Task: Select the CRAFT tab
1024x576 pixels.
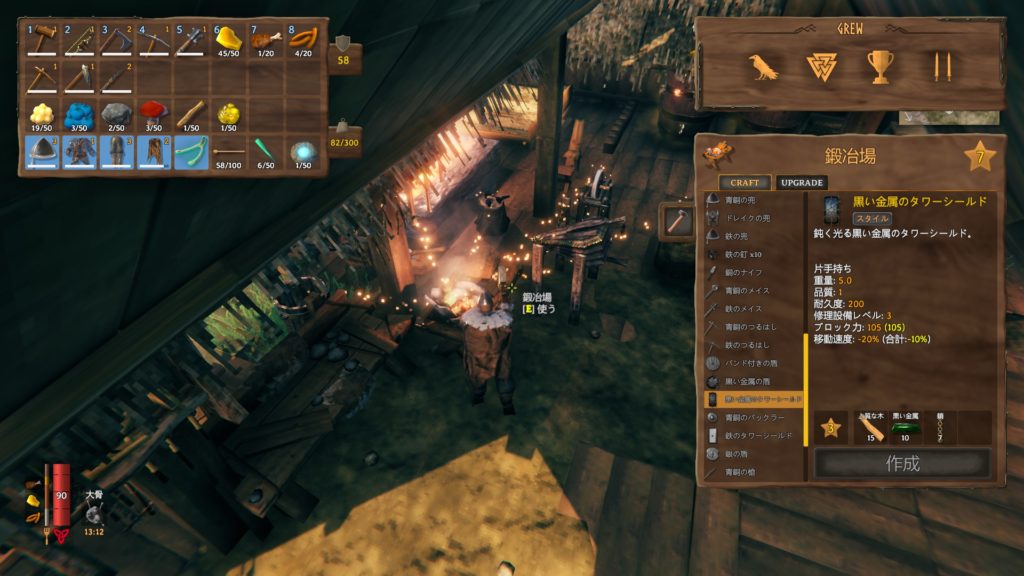Action: tap(744, 183)
